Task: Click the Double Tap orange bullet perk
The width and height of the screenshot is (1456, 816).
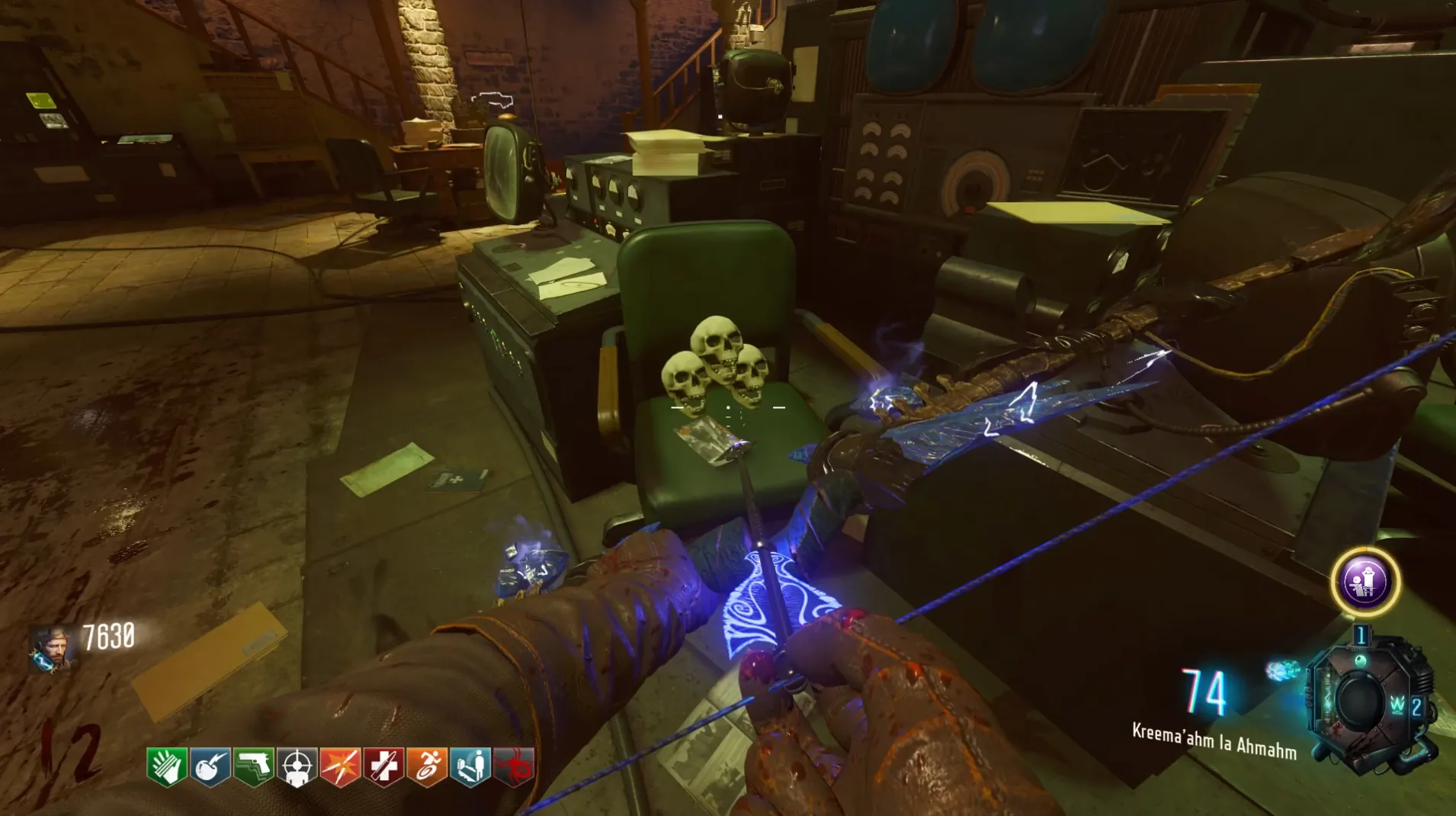Action: (340, 766)
